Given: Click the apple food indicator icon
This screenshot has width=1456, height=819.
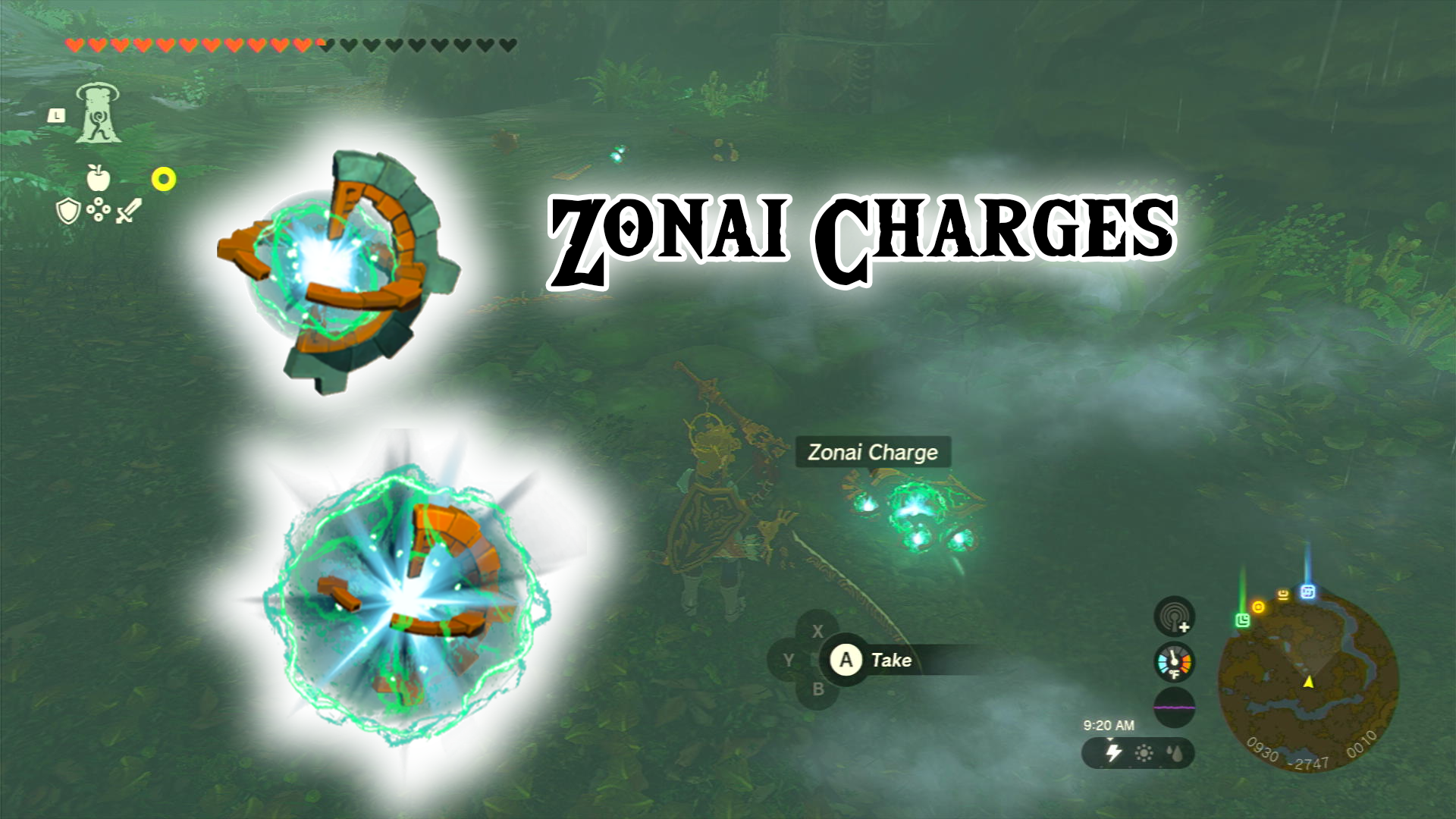Looking at the screenshot, I should [98, 177].
